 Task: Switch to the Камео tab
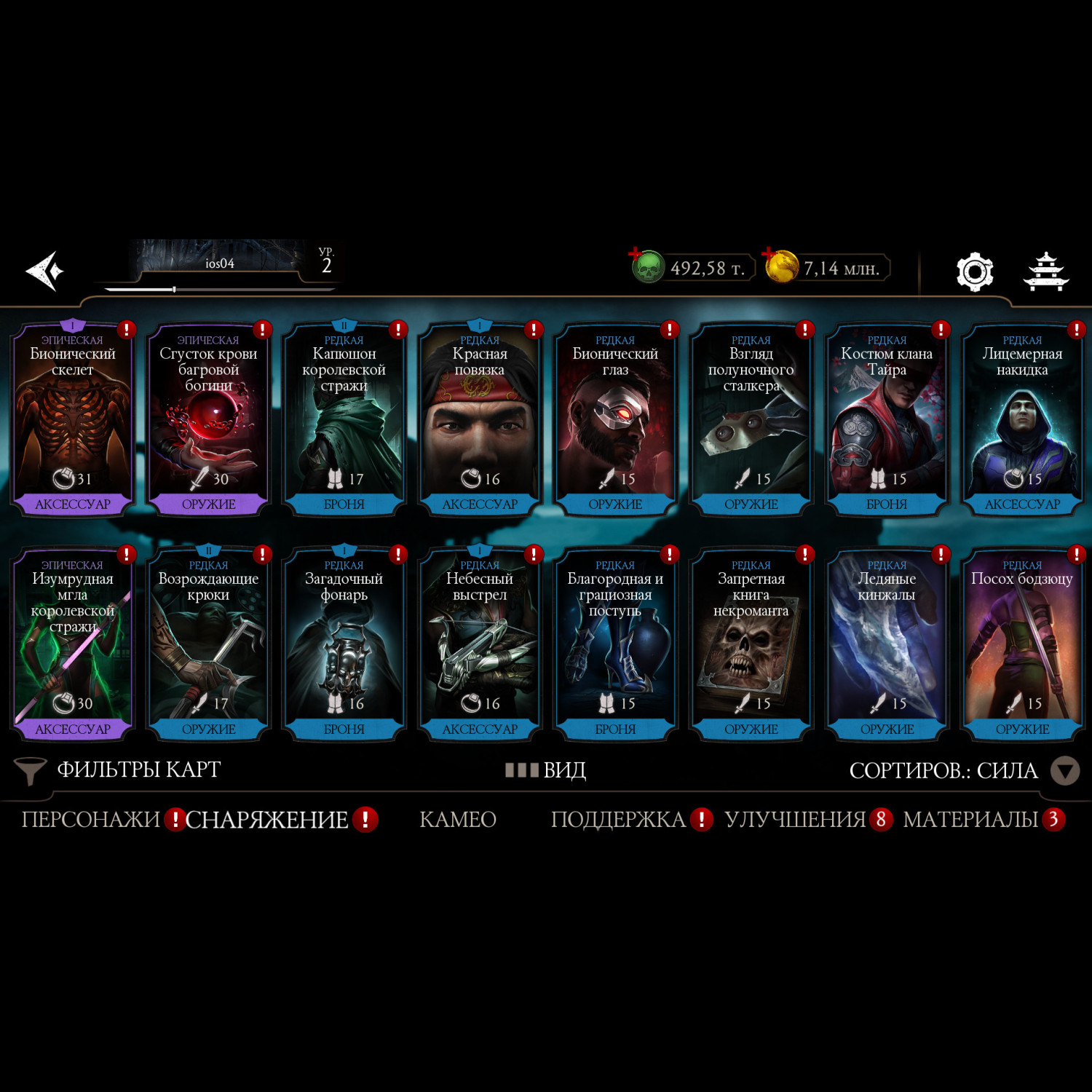pos(458,820)
